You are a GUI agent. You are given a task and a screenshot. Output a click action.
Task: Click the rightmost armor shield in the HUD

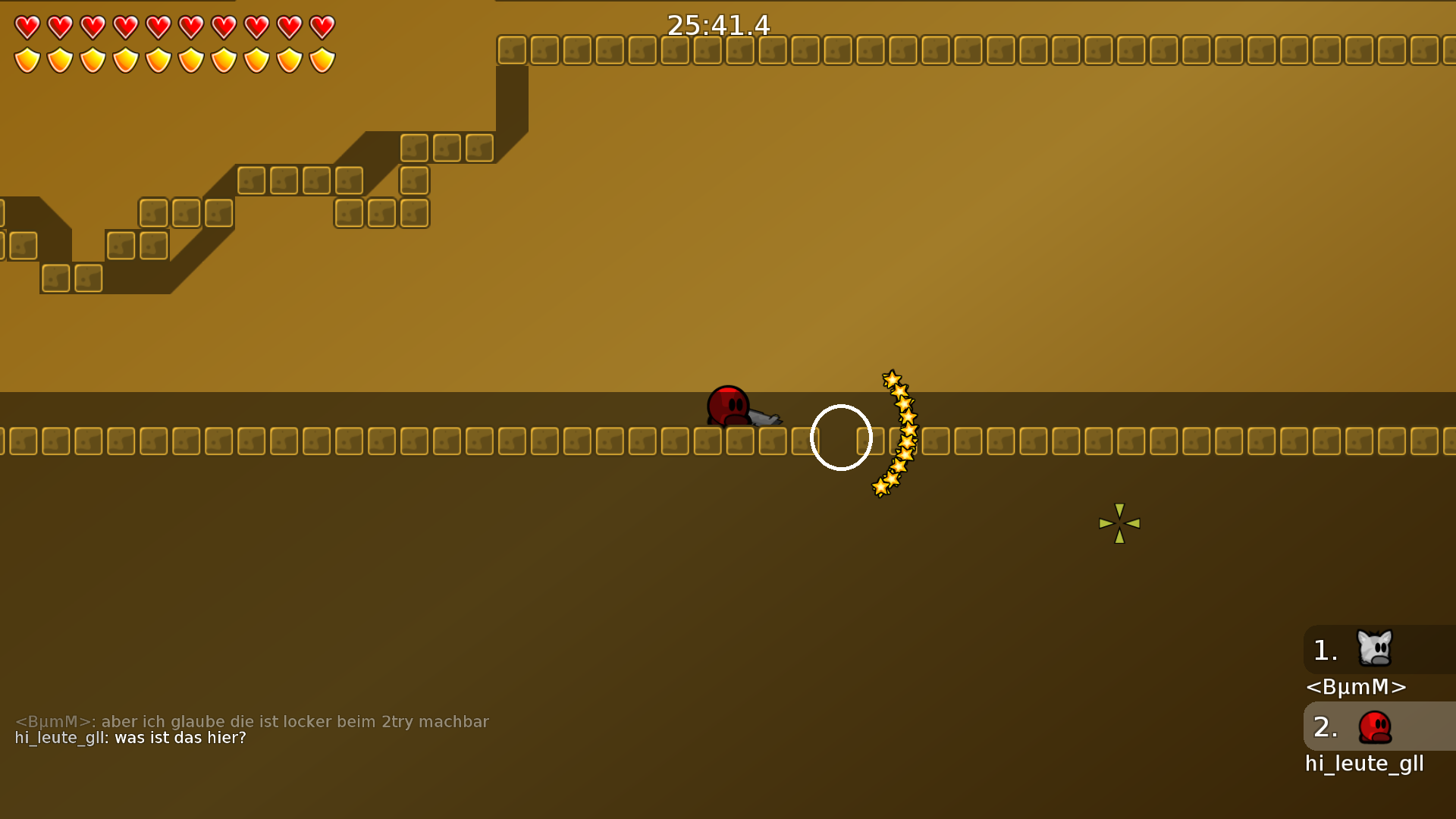click(x=321, y=60)
